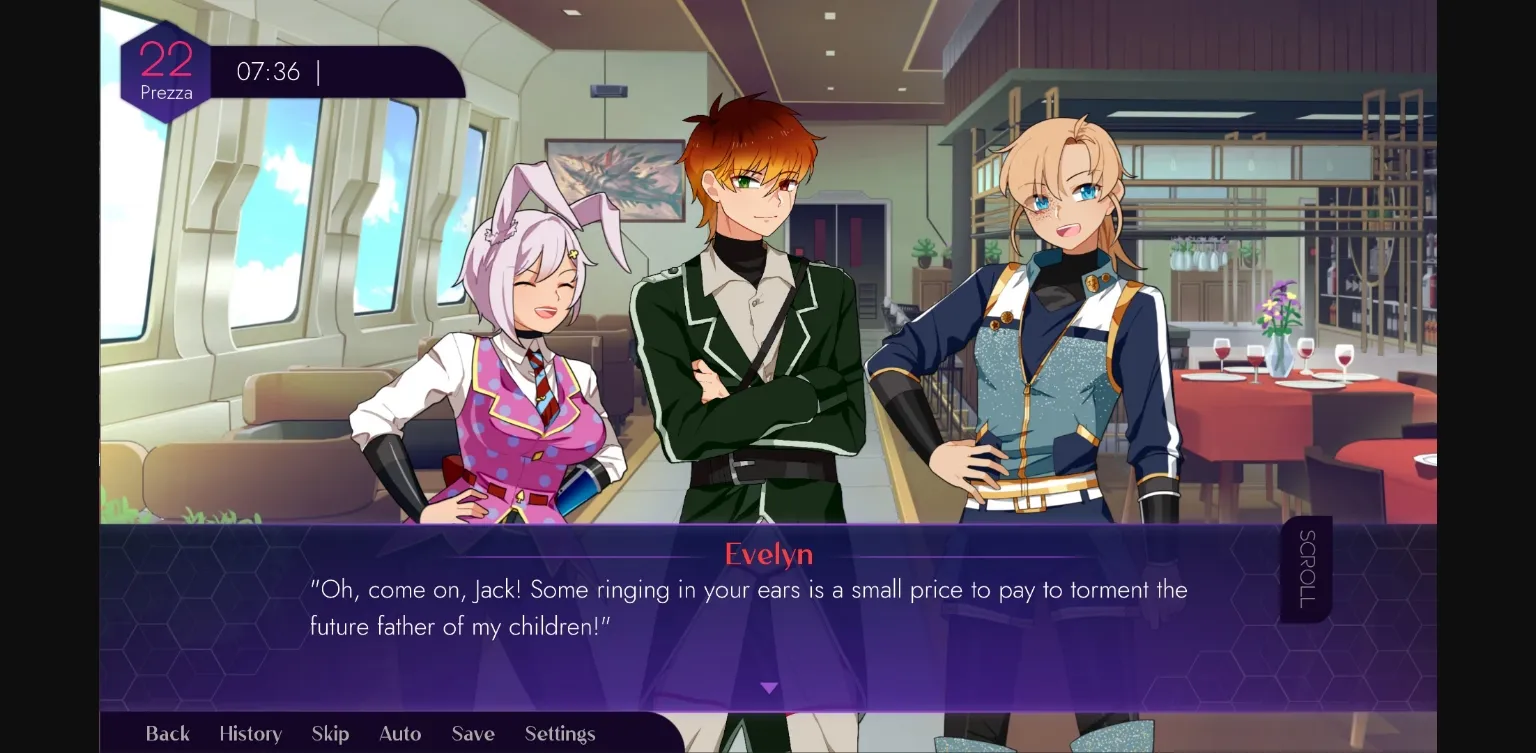Image resolution: width=1536 pixels, height=753 pixels.
Task: Enable Skip mode to fast-forward dialogue
Action: (330, 733)
